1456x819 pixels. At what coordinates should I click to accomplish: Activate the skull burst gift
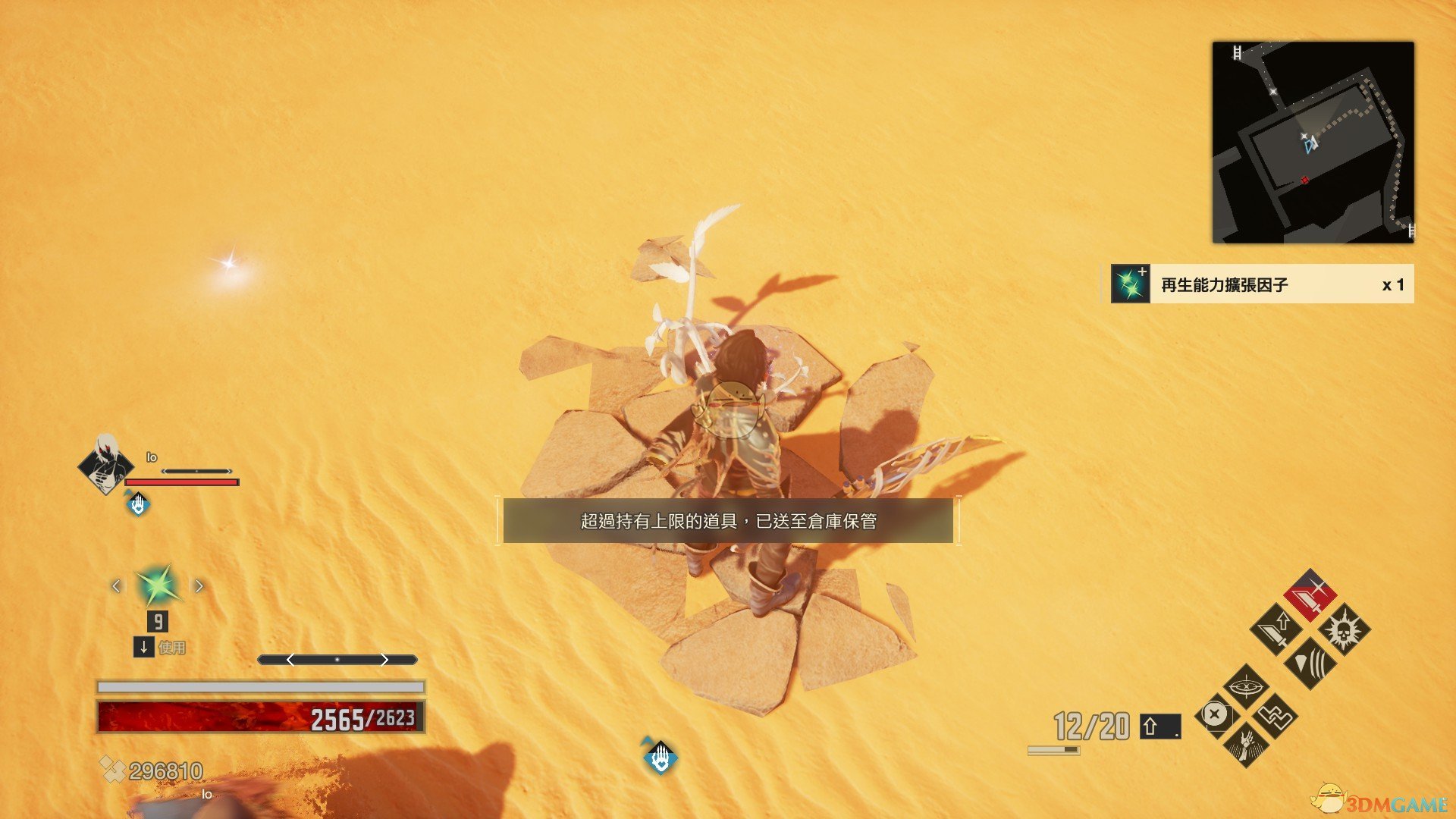(1344, 629)
